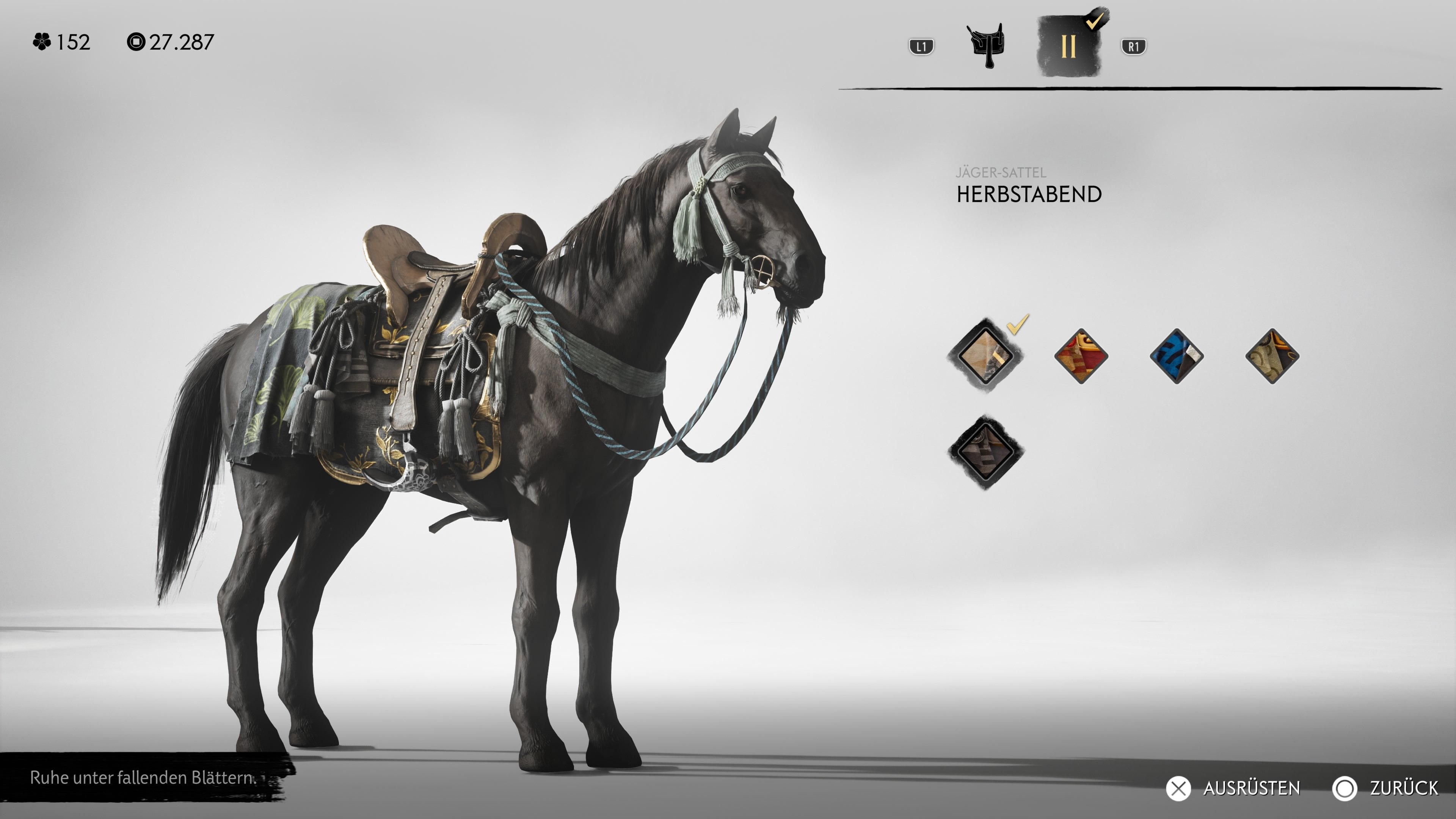Viewport: 1456px width, 819px height.
Task: Choose the red and gold saddle design
Action: (x=1081, y=356)
